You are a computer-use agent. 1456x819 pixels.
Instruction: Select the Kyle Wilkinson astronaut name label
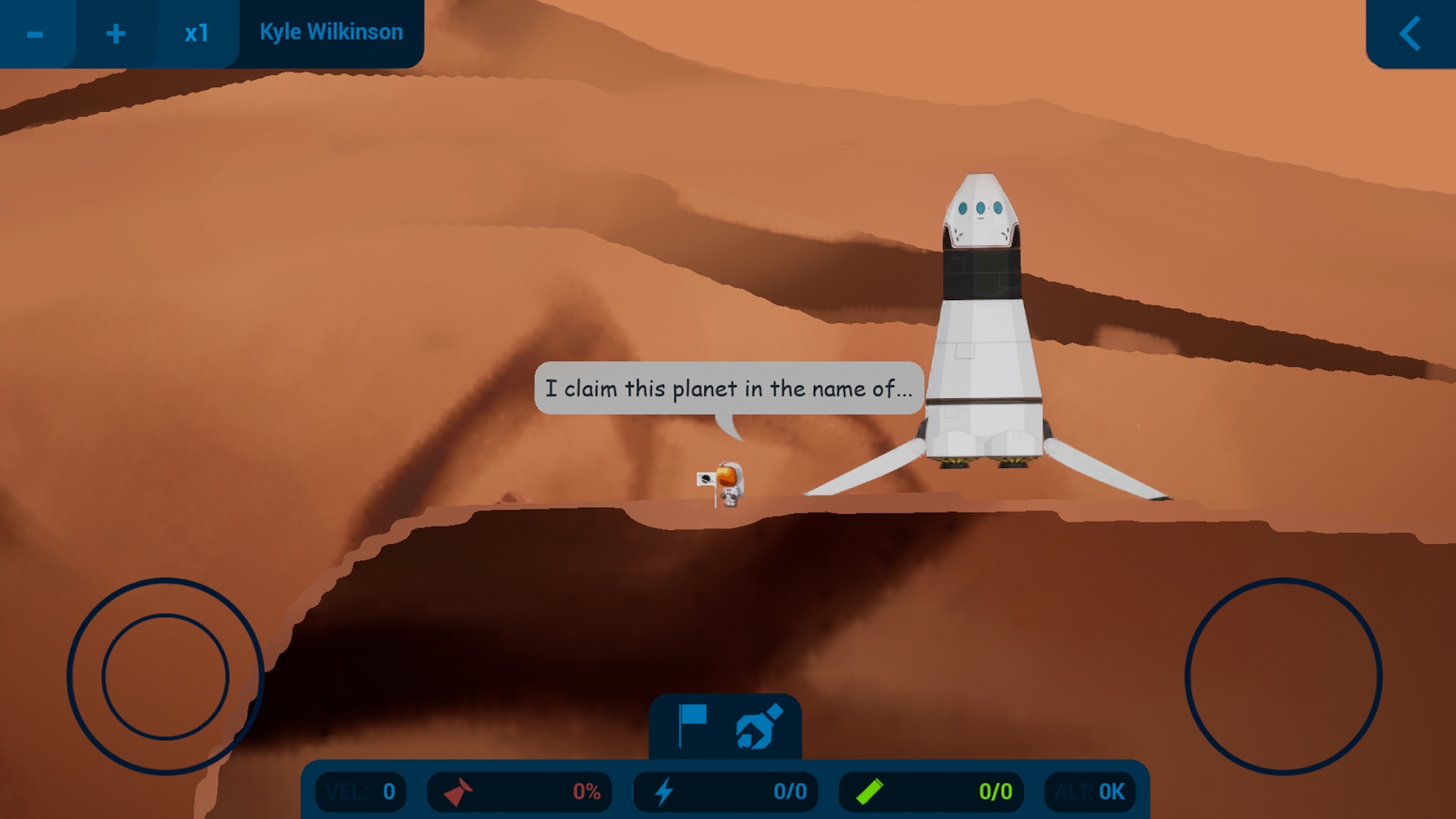(x=331, y=33)
